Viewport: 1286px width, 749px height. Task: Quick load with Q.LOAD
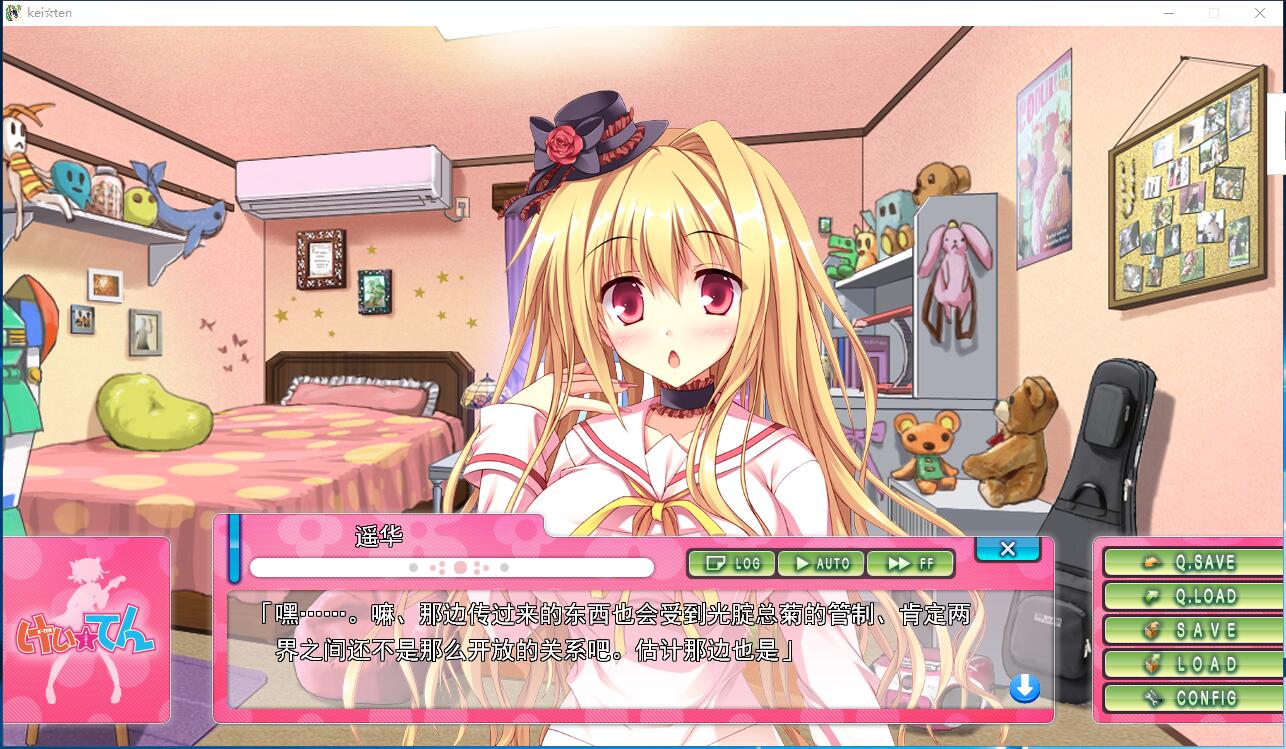point(1192,597)
